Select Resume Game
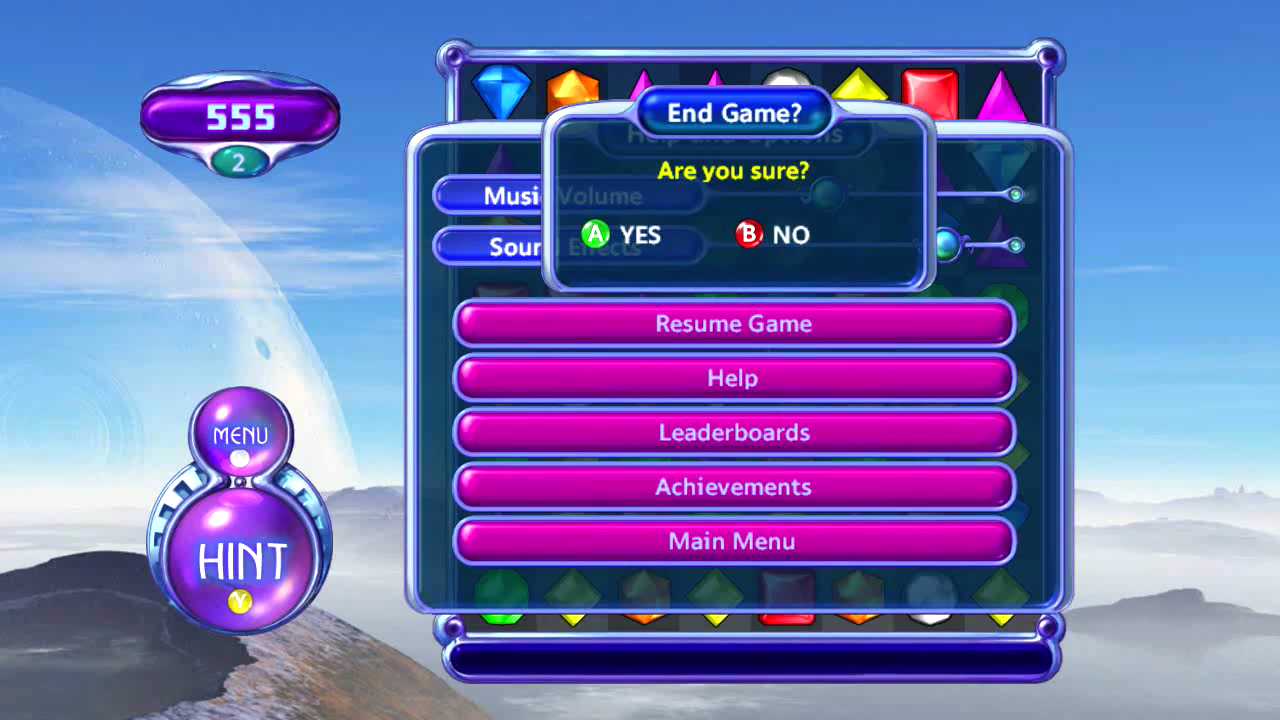Viewport: 1280px width, 720px height. pos(734,324)
